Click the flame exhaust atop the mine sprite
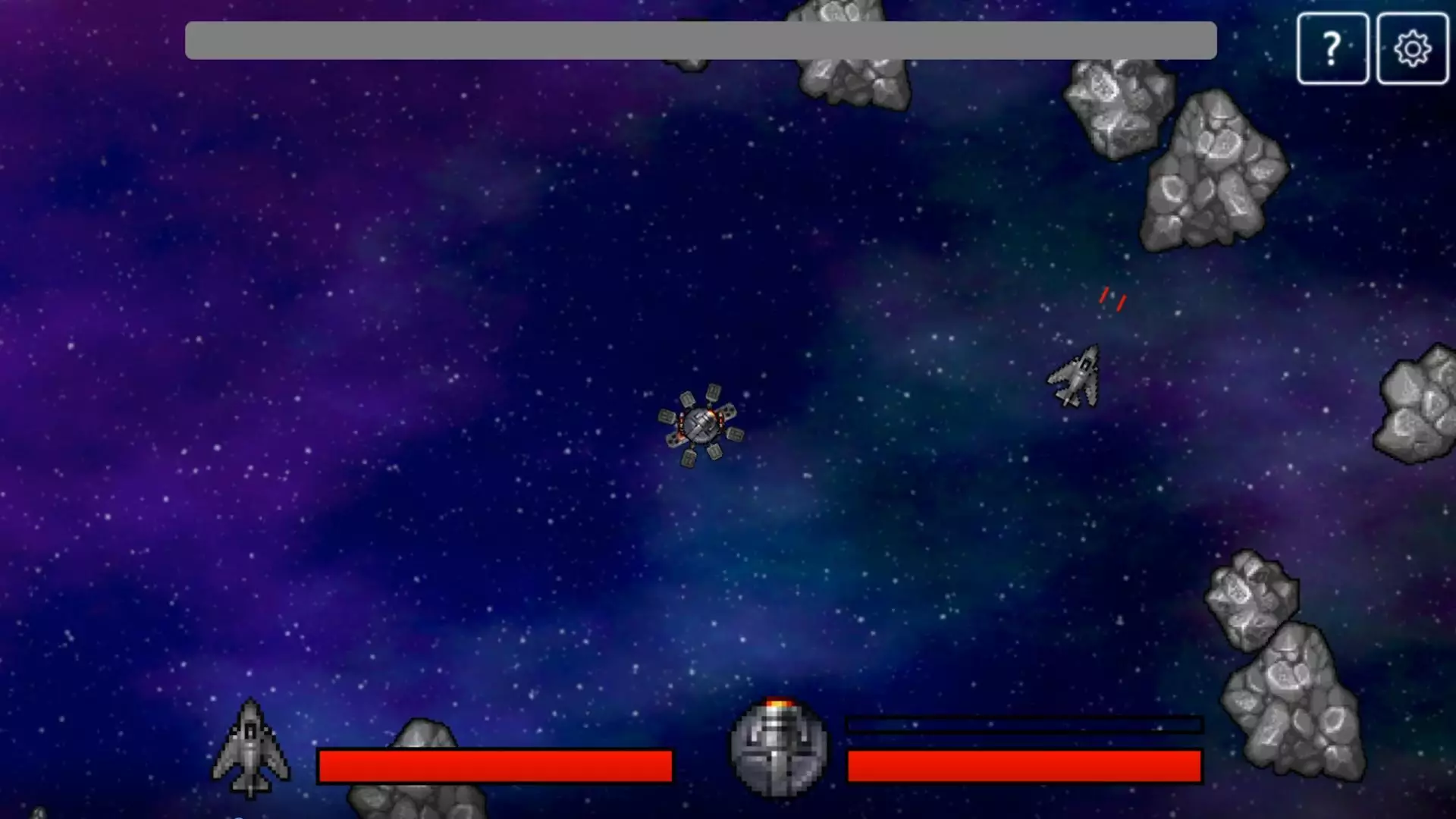This screenshot has height=819, width=1456. pos(778,705)
